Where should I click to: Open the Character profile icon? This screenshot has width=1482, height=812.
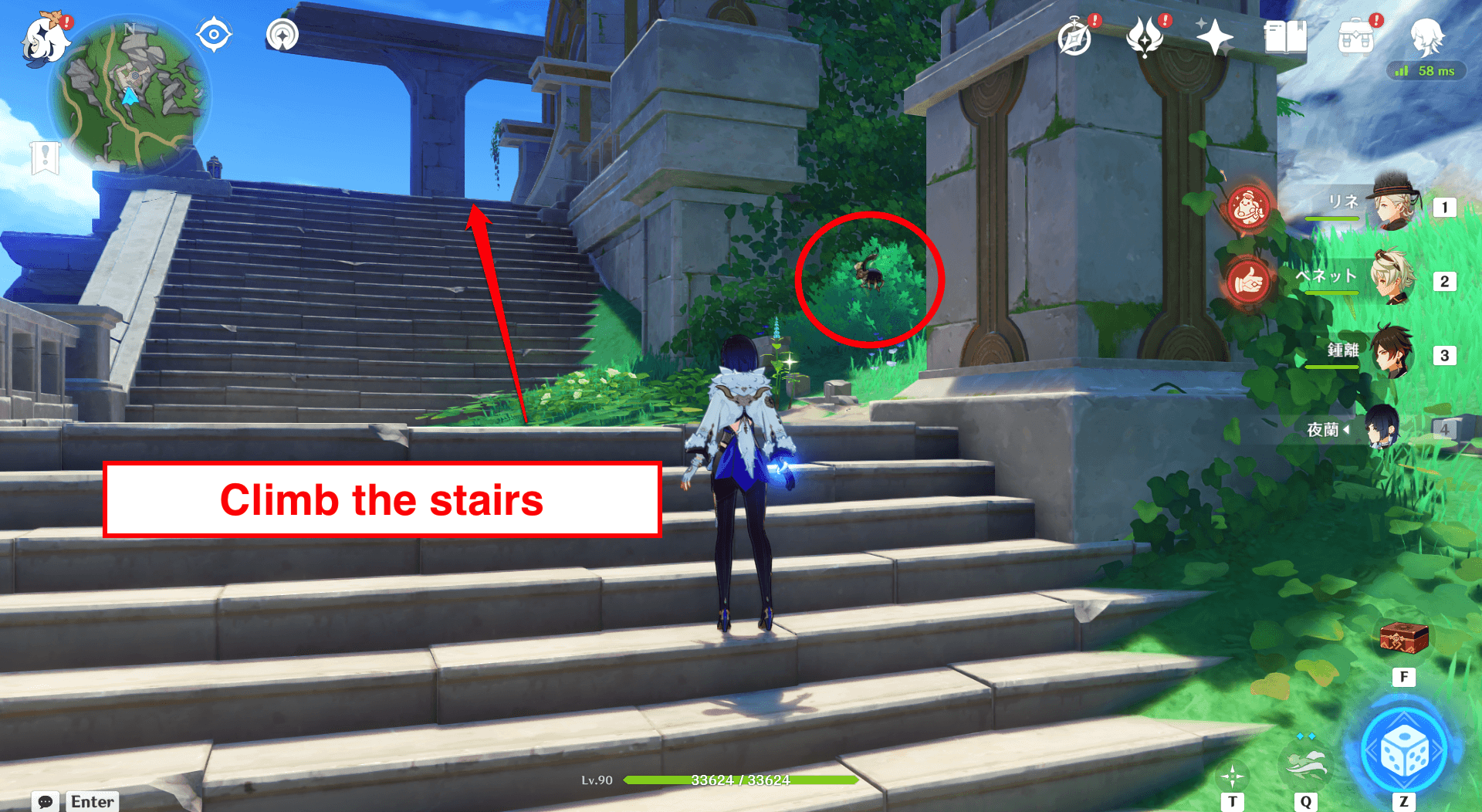pos(1427,36)
